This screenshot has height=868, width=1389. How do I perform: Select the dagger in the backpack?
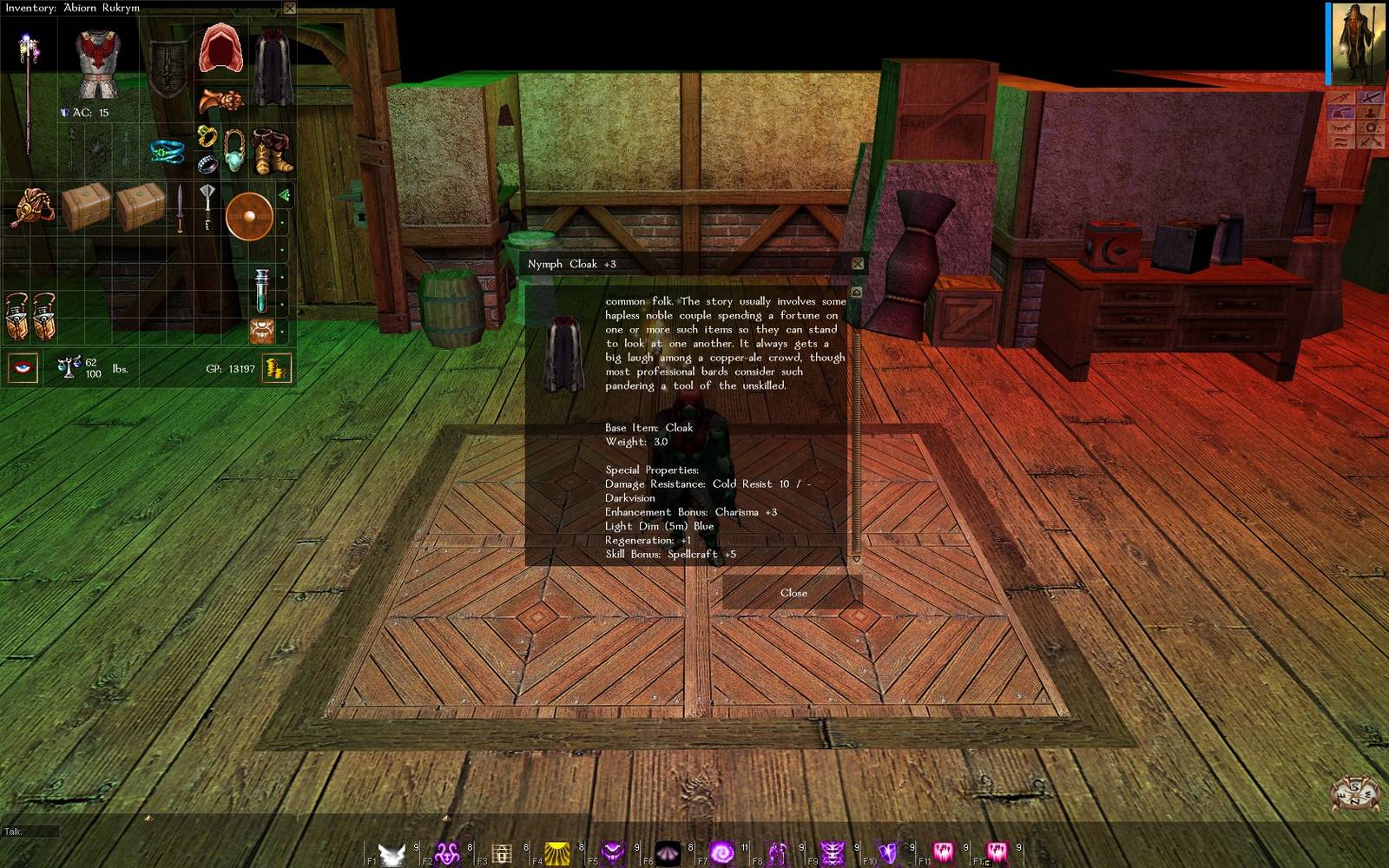tap(180, 208)
